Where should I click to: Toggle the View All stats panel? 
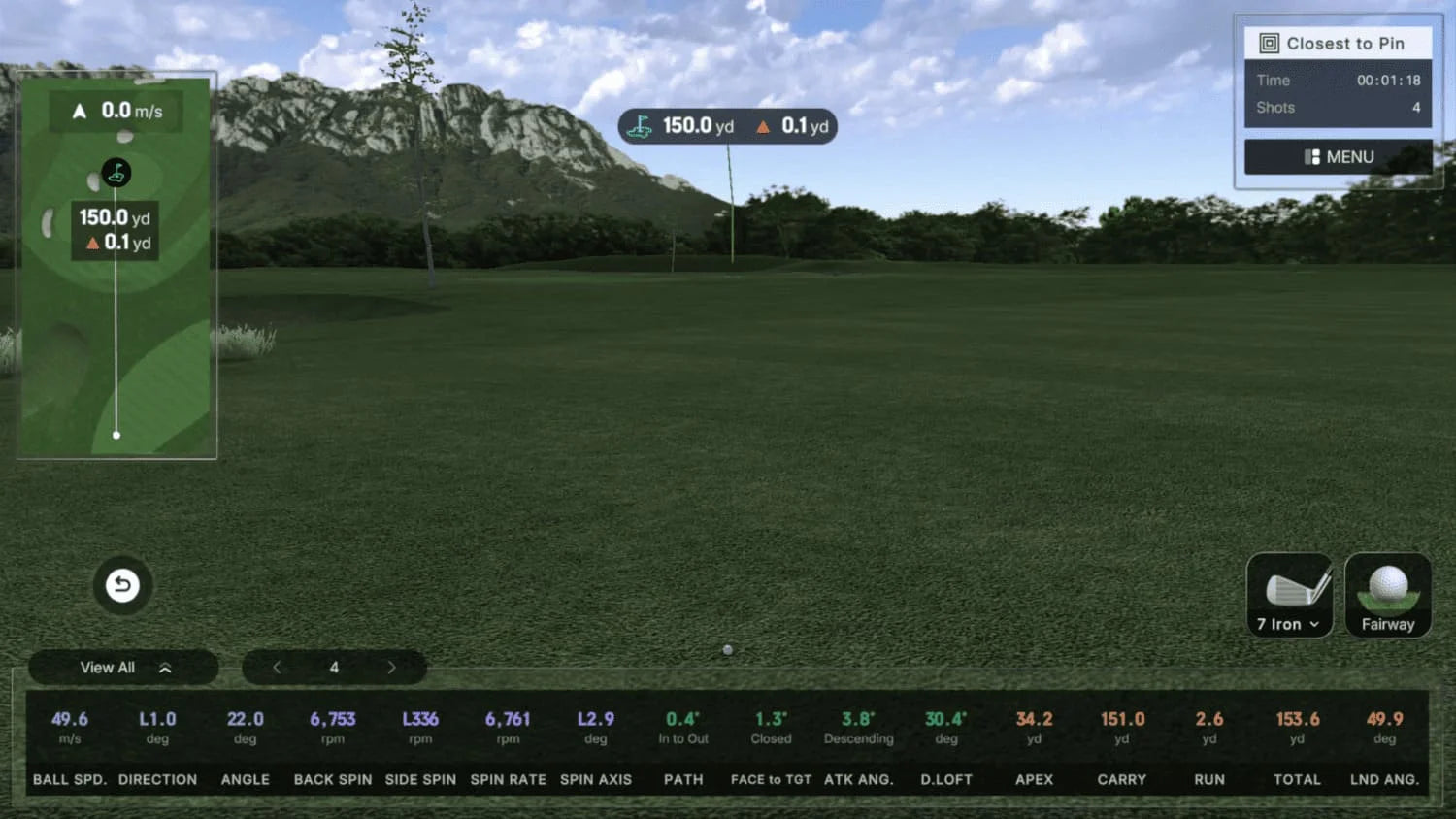[x=107, y=667]
